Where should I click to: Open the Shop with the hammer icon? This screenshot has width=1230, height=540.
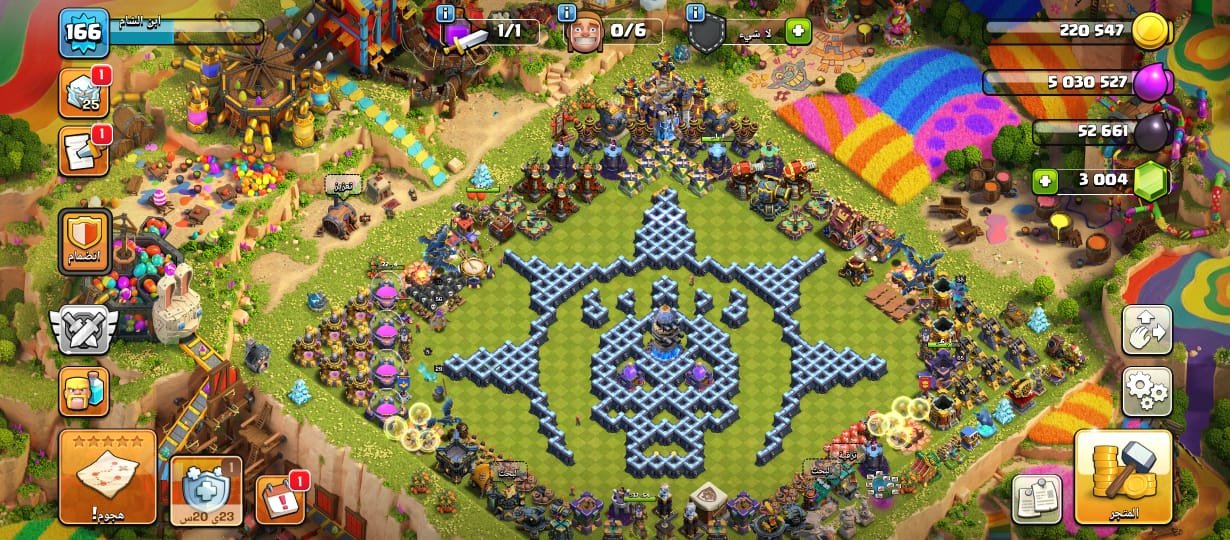pyautogui.click(x=1122, y=477)
